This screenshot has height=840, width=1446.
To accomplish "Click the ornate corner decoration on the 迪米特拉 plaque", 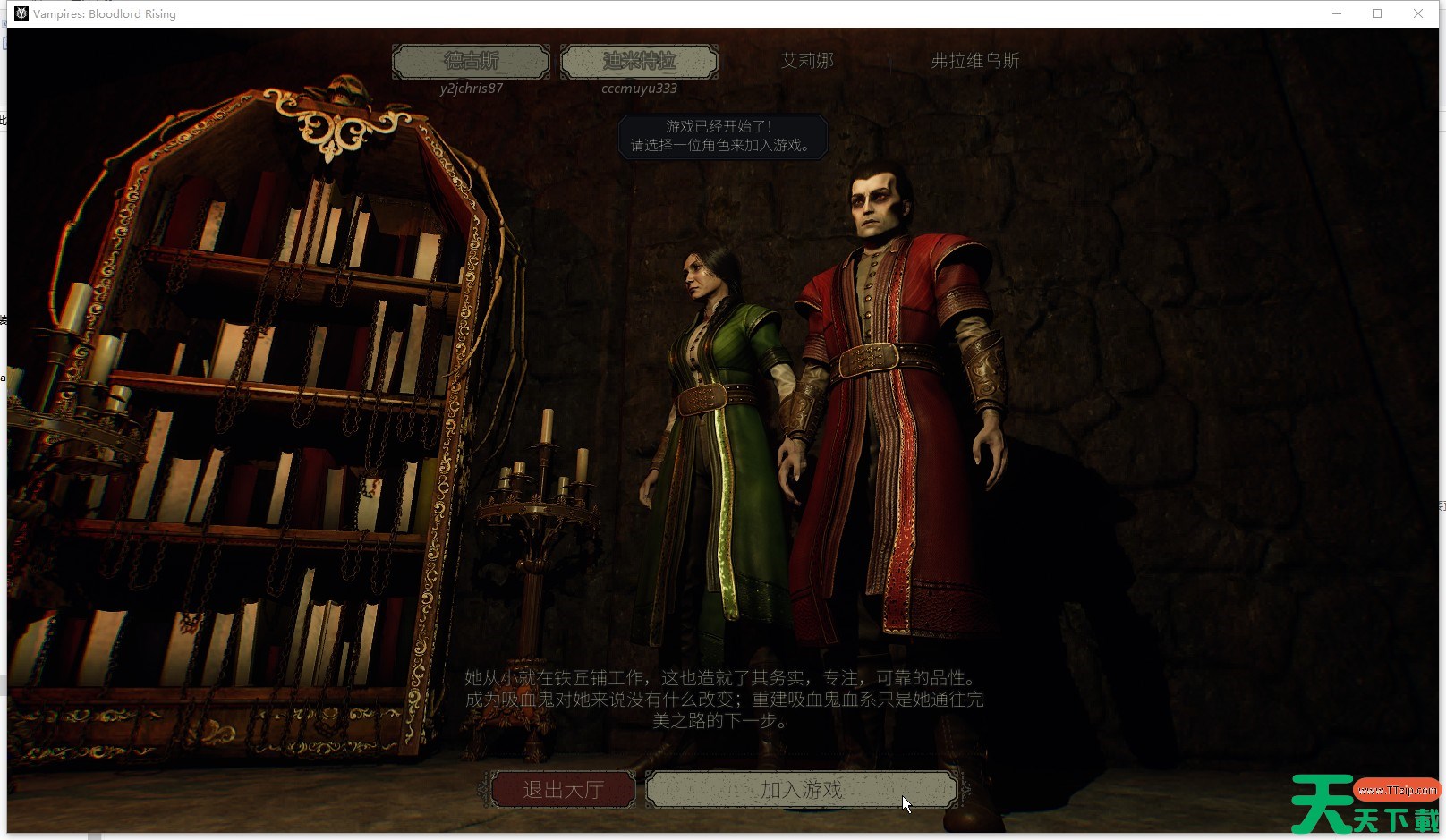I will tap(564, 46).
